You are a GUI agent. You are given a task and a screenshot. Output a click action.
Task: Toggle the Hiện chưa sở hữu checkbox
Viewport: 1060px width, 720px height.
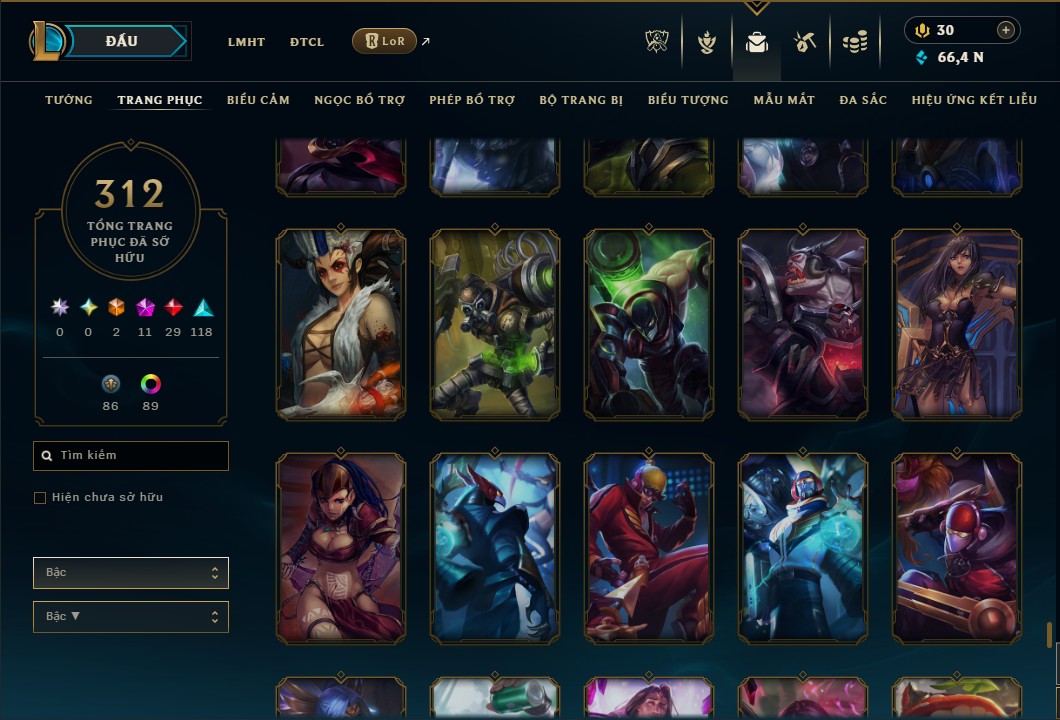(x=40, y=498)
